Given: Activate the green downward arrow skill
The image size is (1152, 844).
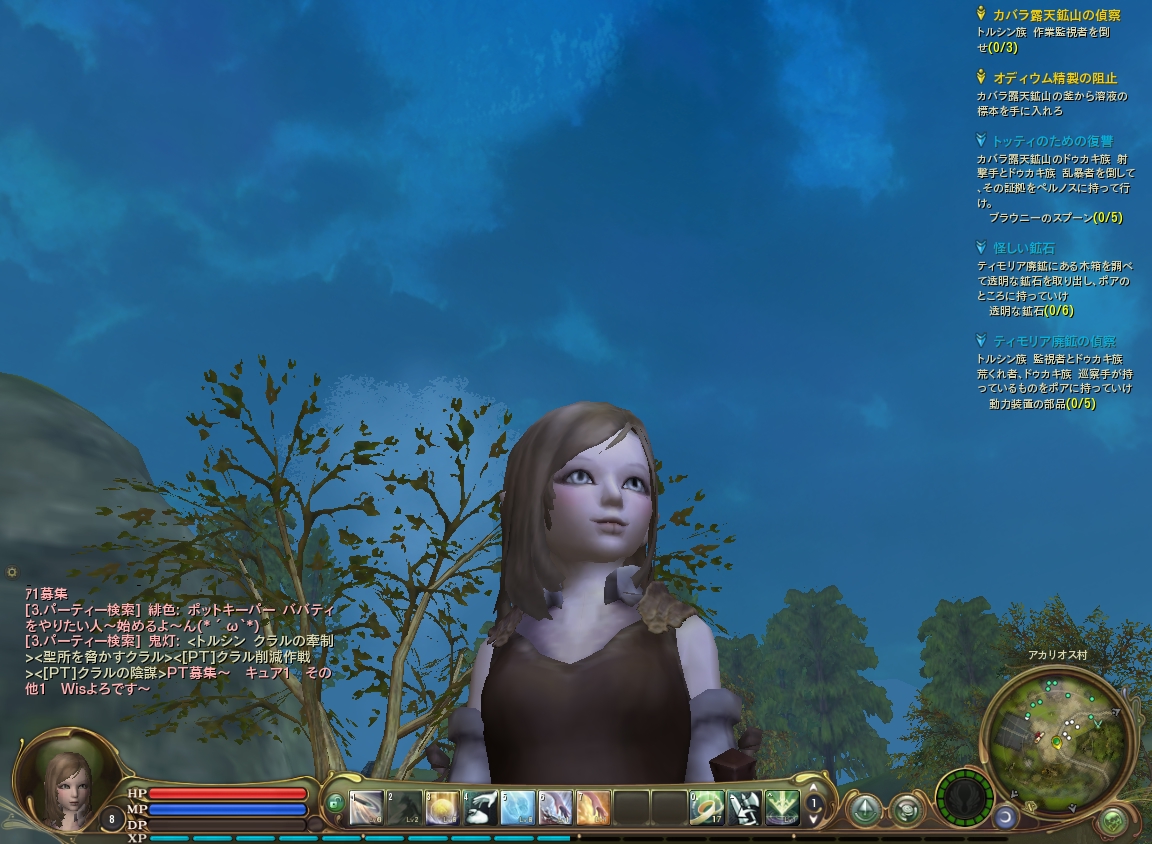Looking at the screenshot, I should pyautogui.click(x=783, y=807).
